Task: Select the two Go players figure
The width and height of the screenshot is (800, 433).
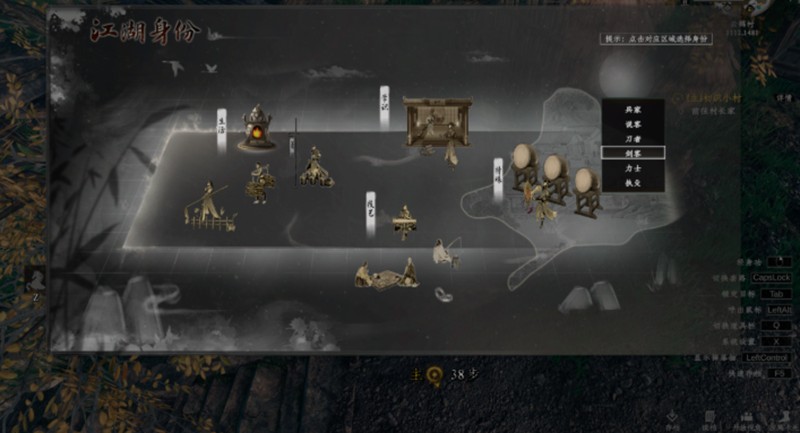Action: pos(385,274)
